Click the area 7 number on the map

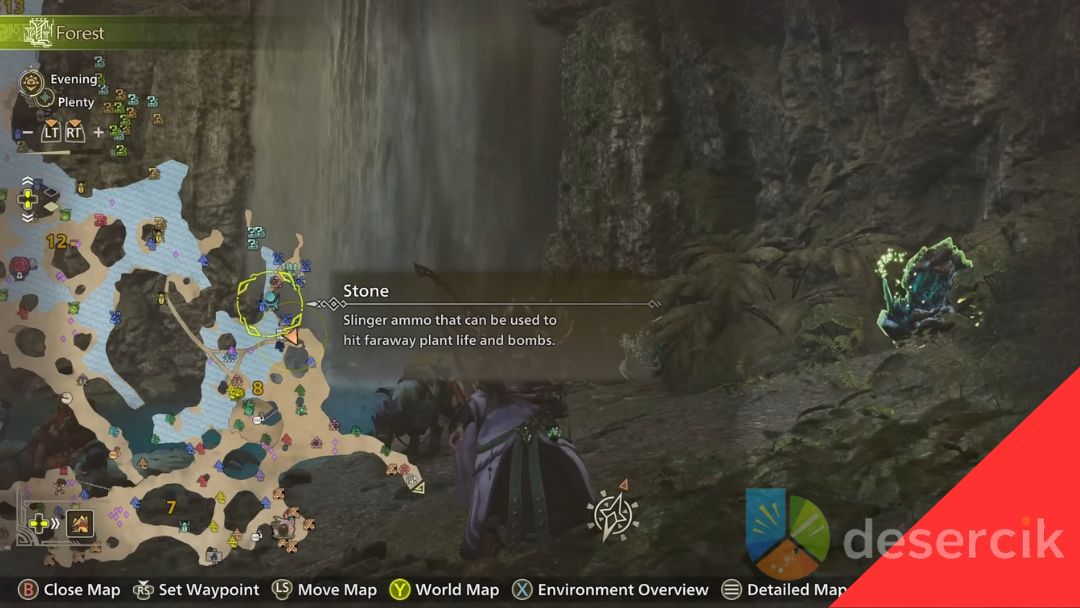click(171, 508)
